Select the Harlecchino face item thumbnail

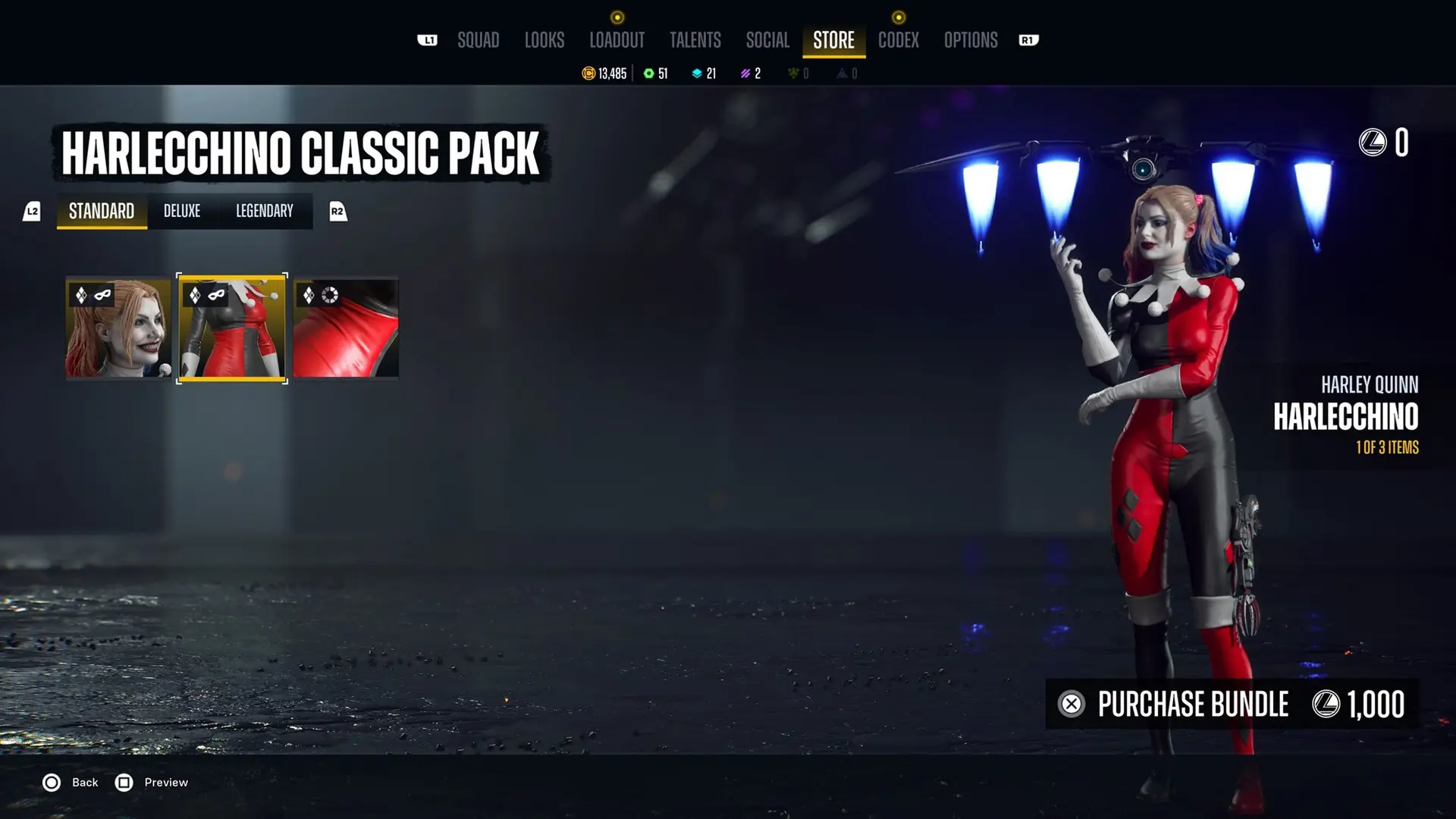tap(117, 328)
